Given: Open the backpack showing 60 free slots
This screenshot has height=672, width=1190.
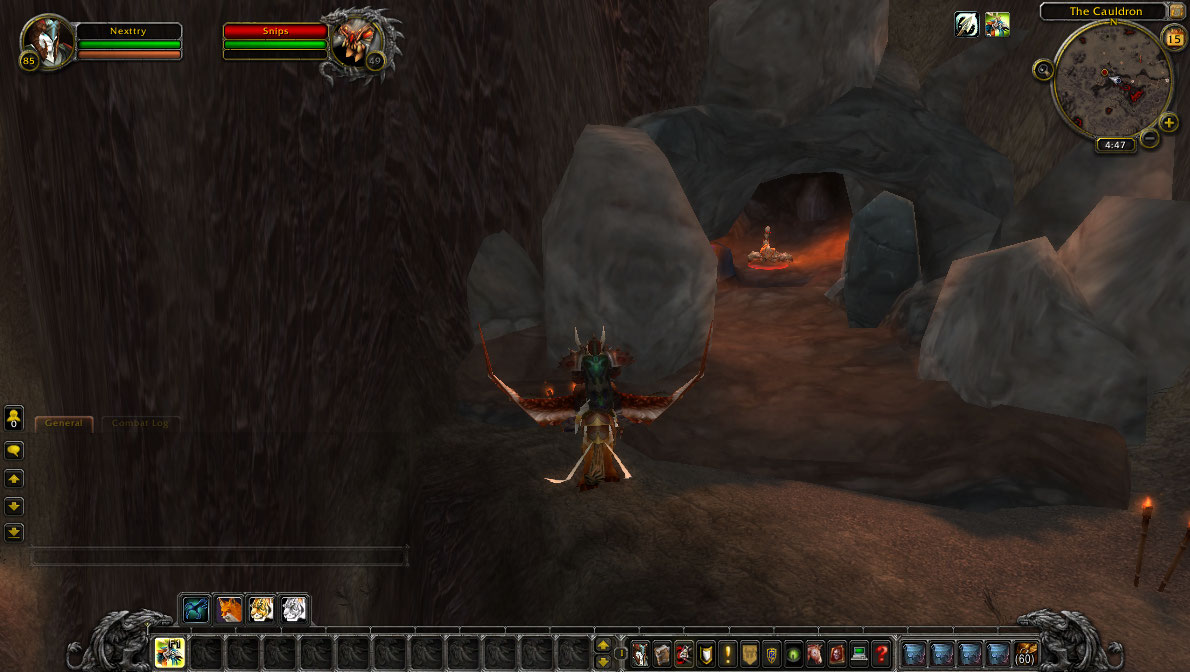Looking at the screenshot, I should 1025,654.
